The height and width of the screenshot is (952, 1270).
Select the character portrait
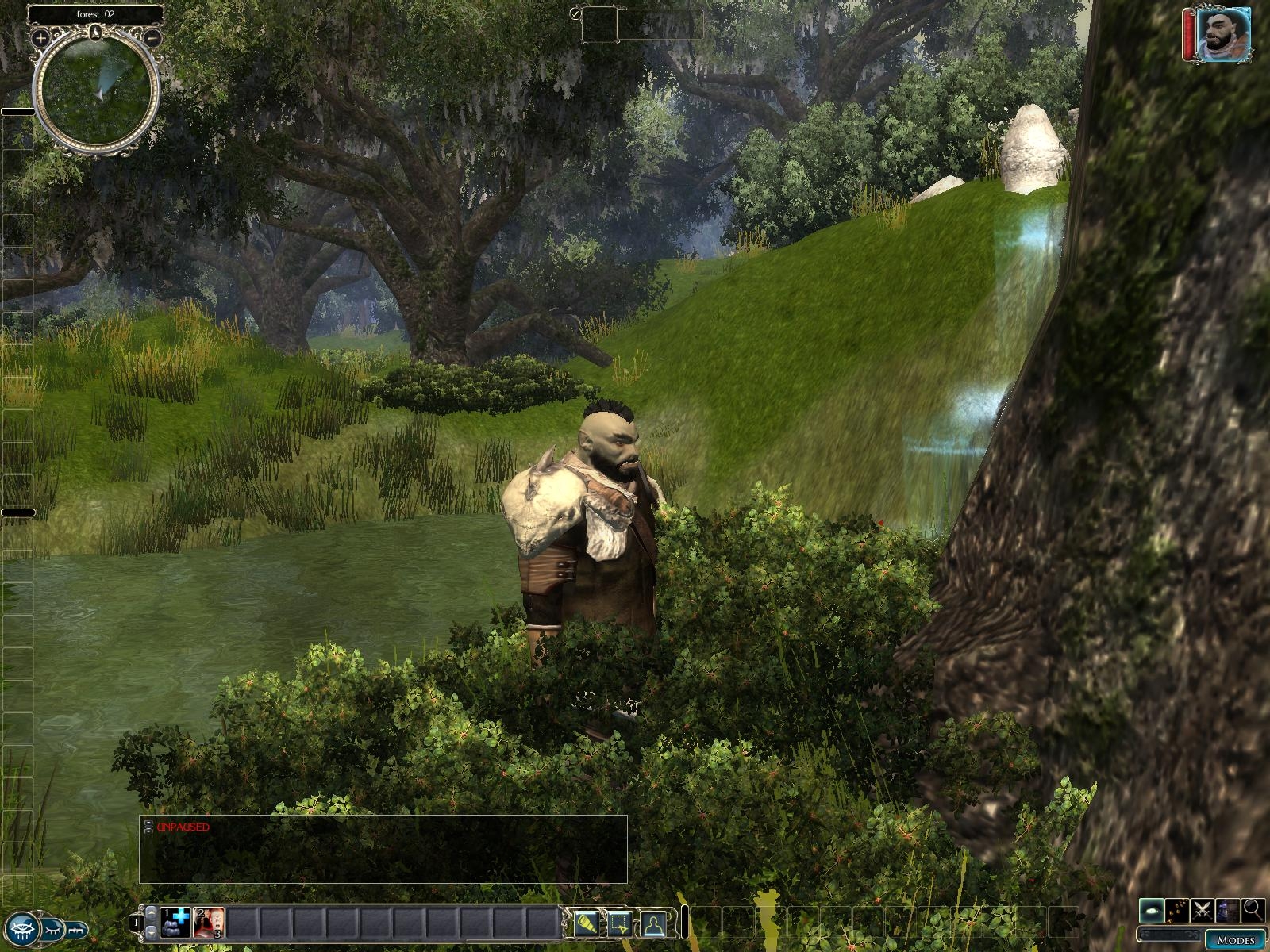click(1223, 34)
